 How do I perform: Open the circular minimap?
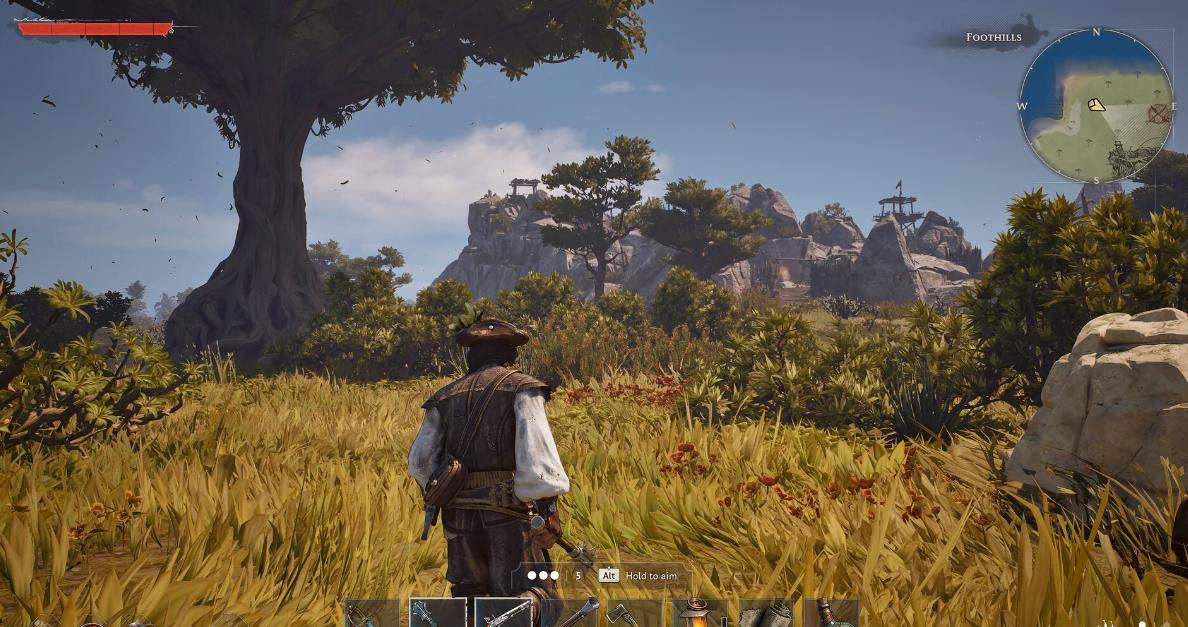coord(1096,106)
